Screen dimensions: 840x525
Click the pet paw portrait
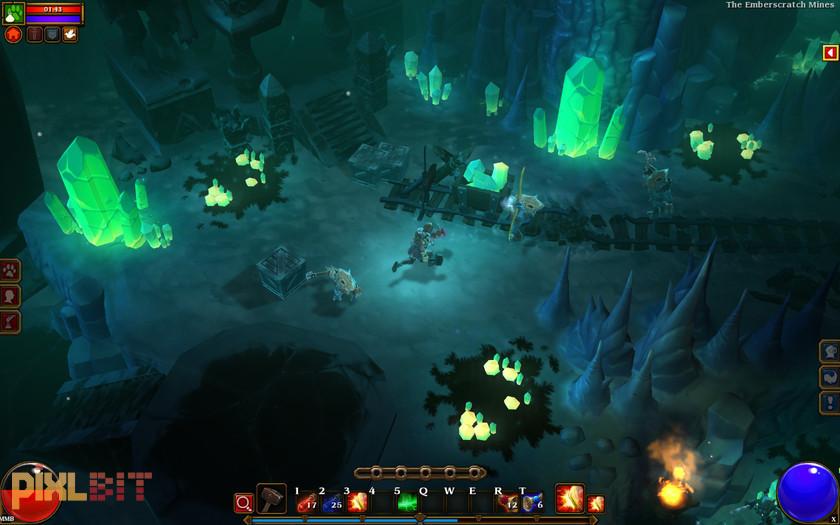click(14, 14)
